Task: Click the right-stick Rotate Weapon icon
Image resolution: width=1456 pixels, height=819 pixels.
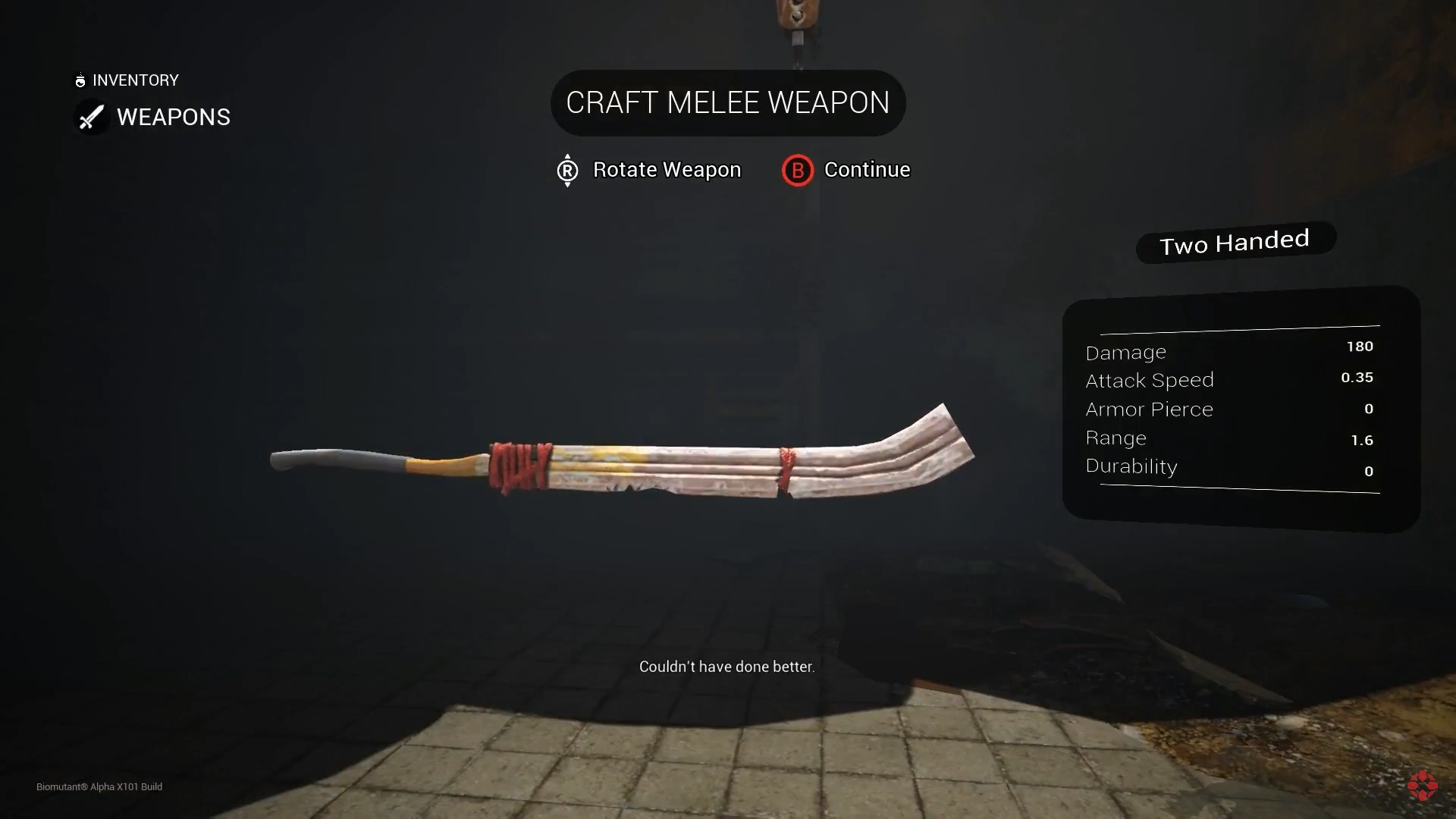Action: (x=567, y=170)
